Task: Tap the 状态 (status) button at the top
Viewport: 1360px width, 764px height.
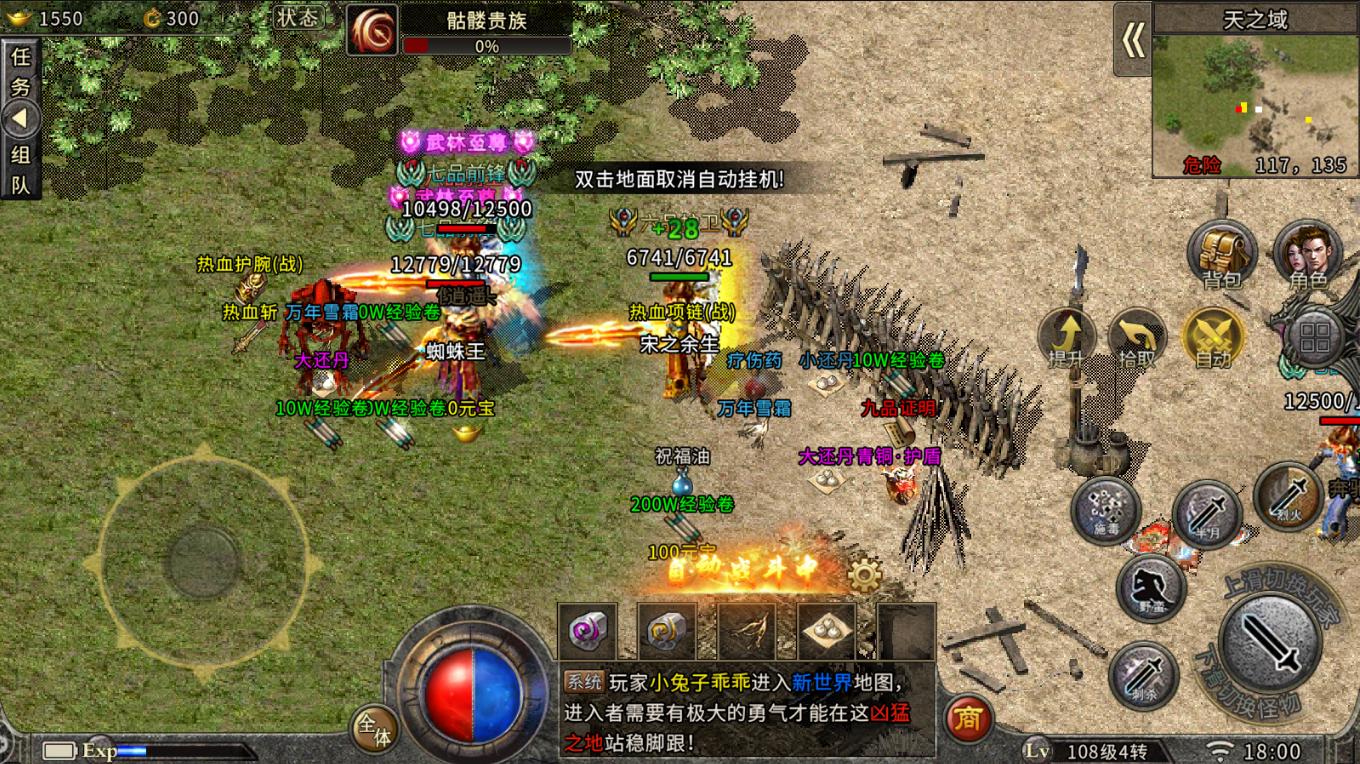Action: tap(297, 17)
